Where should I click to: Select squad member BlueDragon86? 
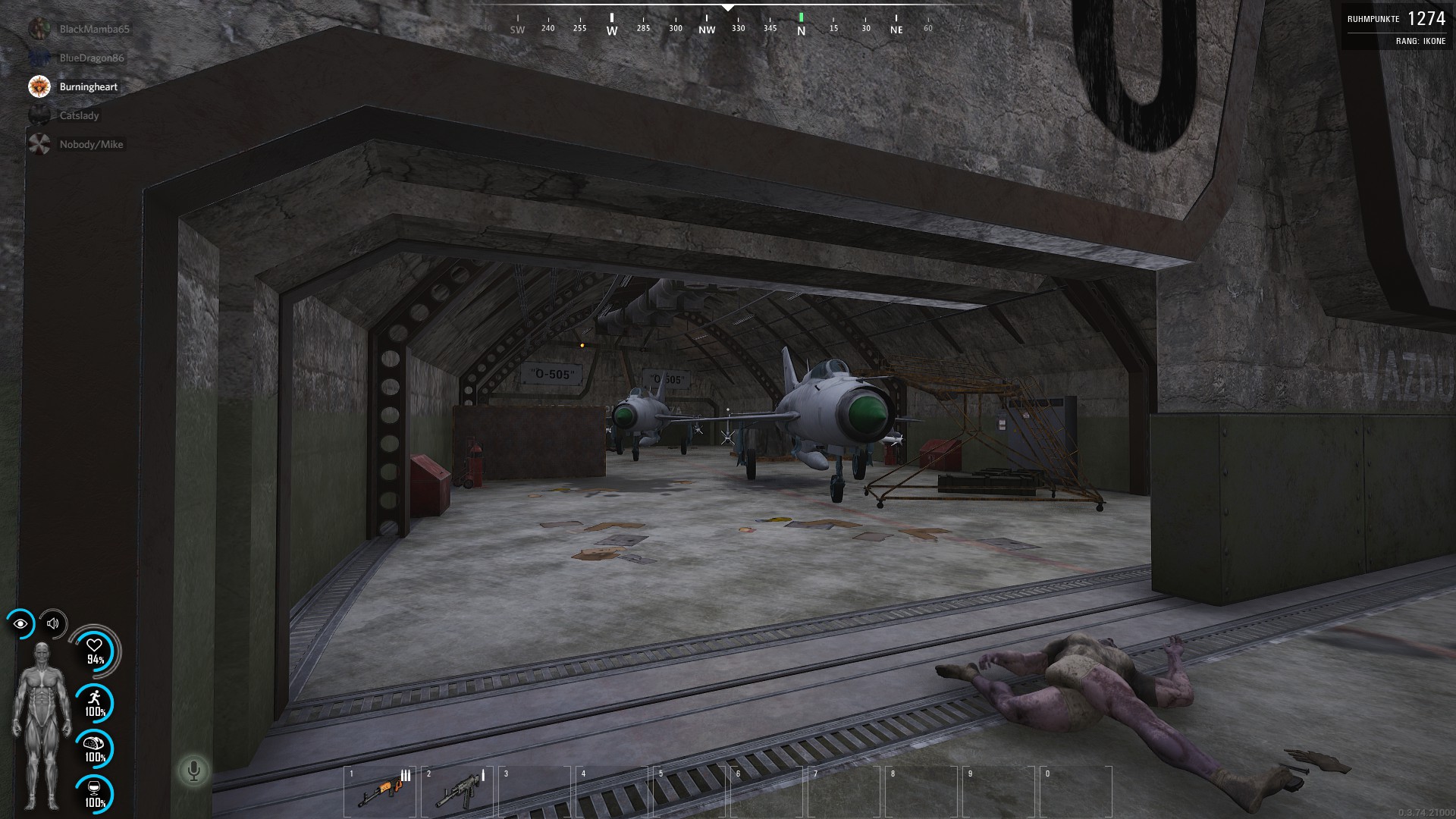pos(91,58)
